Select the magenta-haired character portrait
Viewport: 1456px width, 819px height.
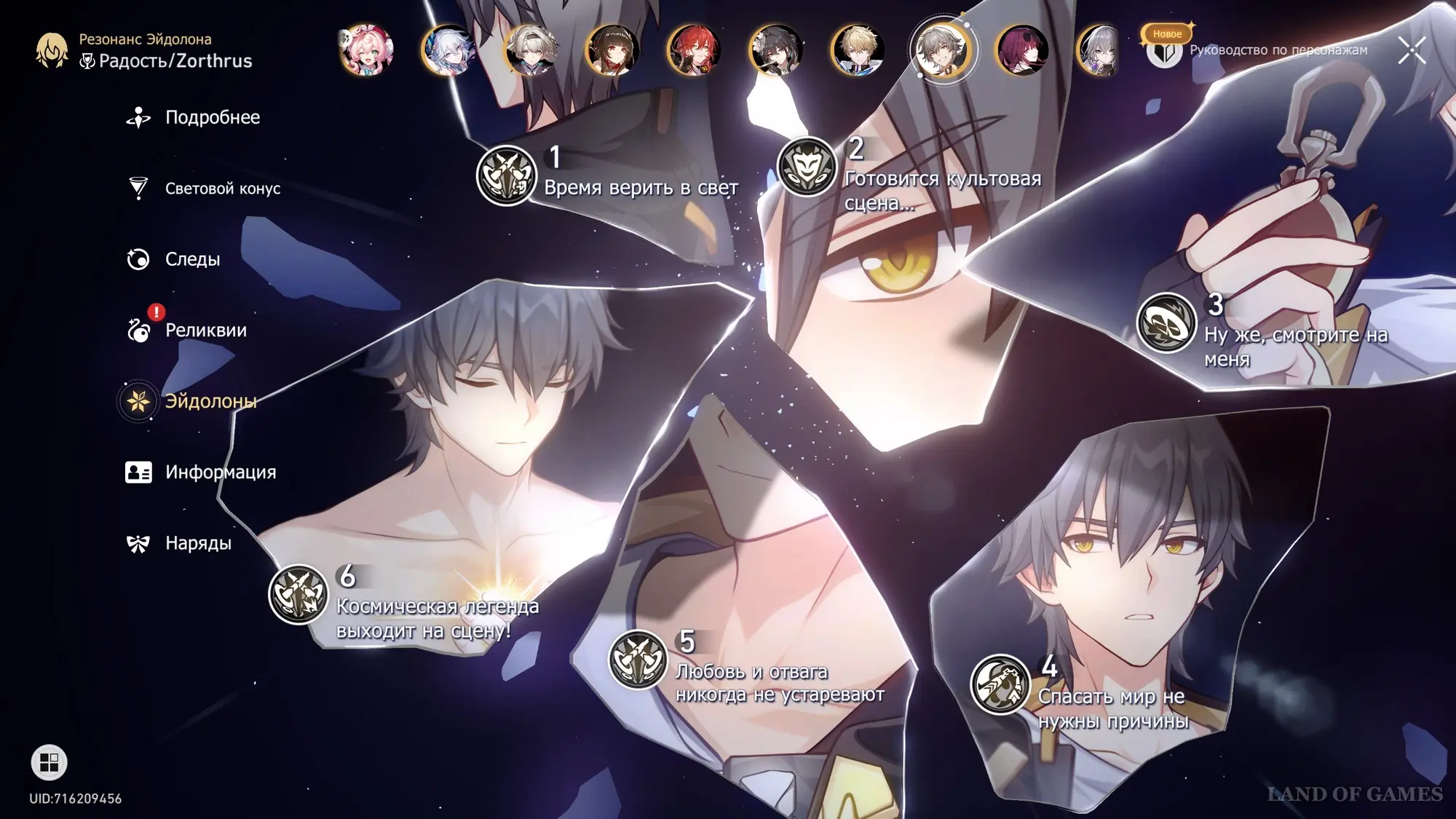(x=1022, y=50)
